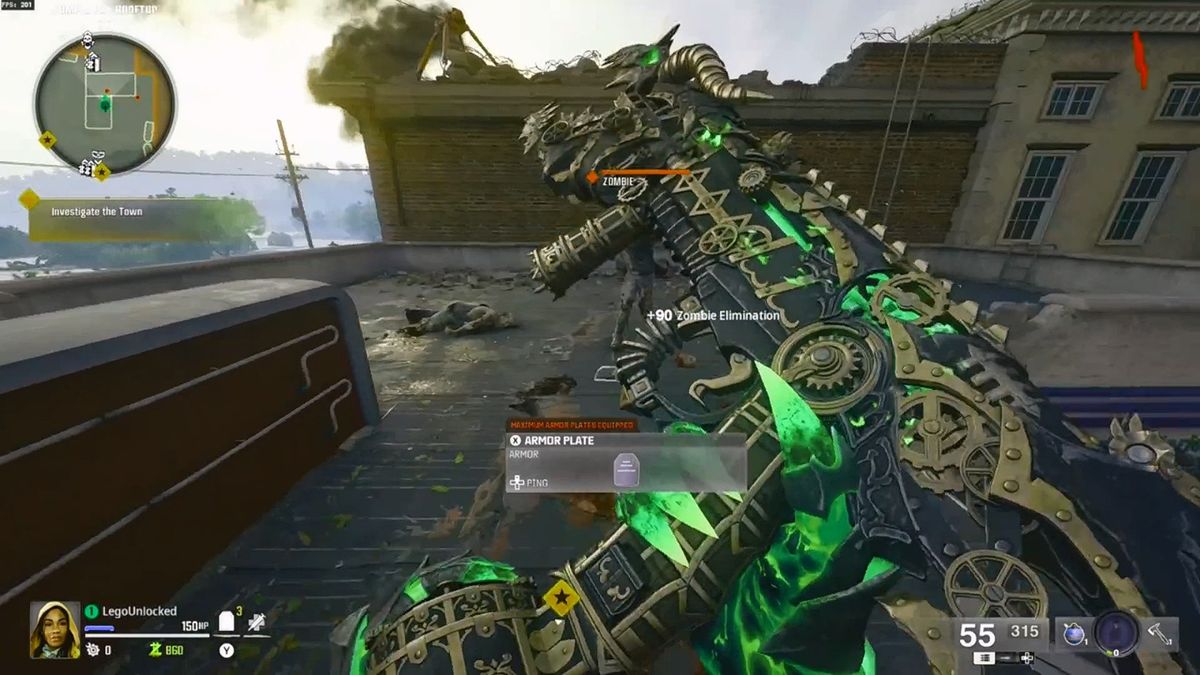
Task: Click the LegoUnlocked player portrait
Action: [54, 630]
